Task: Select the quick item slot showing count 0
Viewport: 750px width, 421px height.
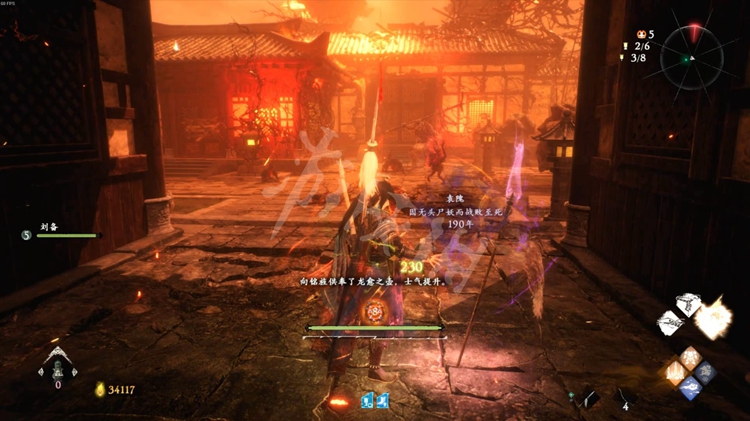Action: (57, 368)
